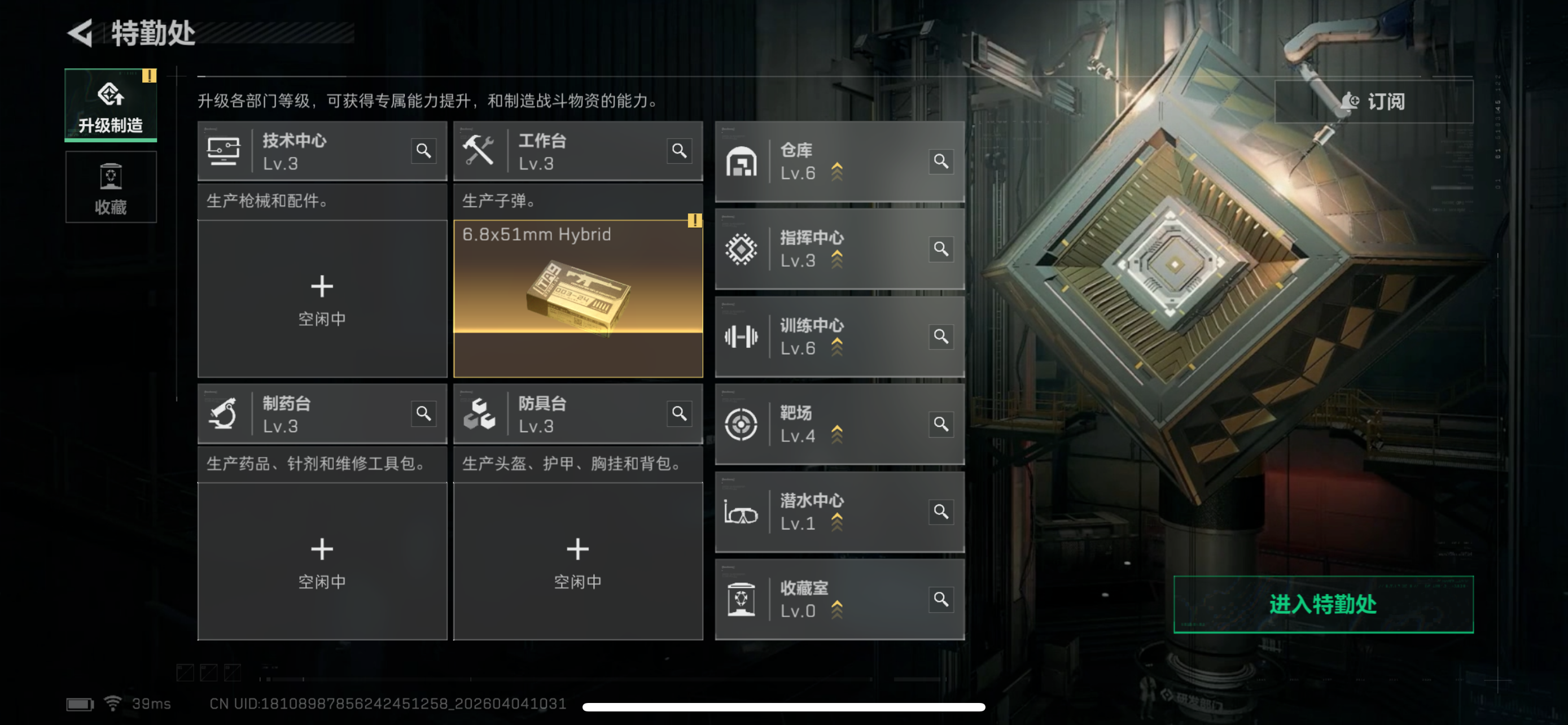
Task: Inspect the 技术中心 with its magnifier icon
Action: (x=425, y=150)
